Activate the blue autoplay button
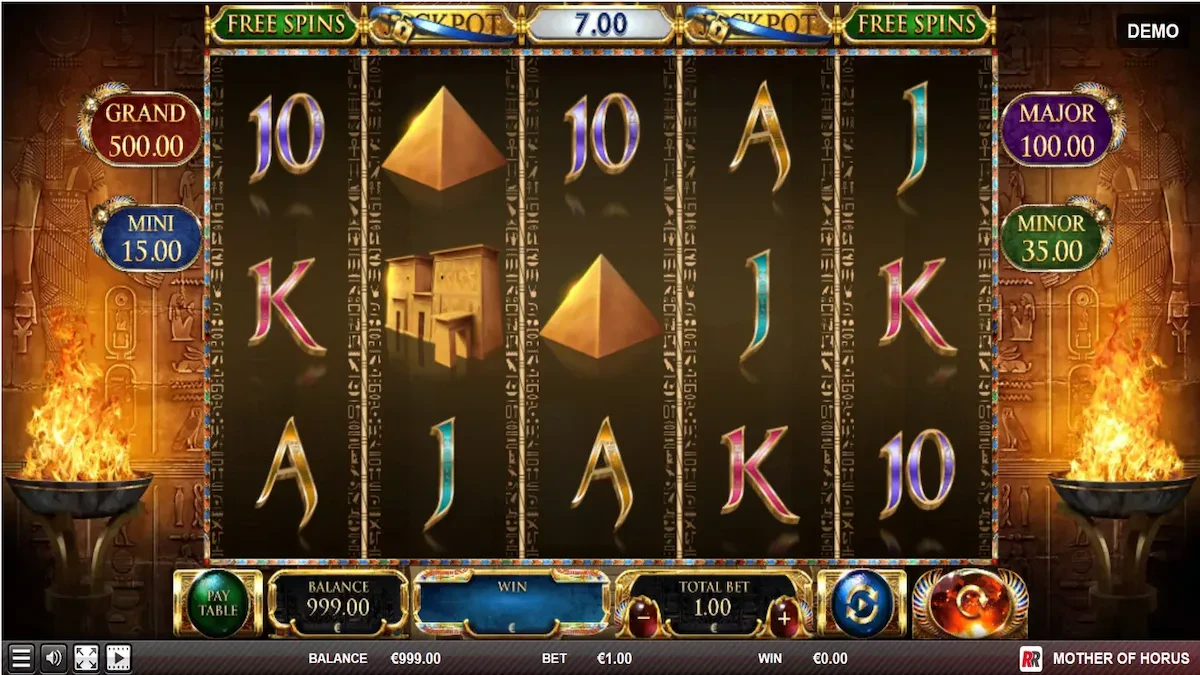The width and height of the screenshot is (1200, 675). 862,604
